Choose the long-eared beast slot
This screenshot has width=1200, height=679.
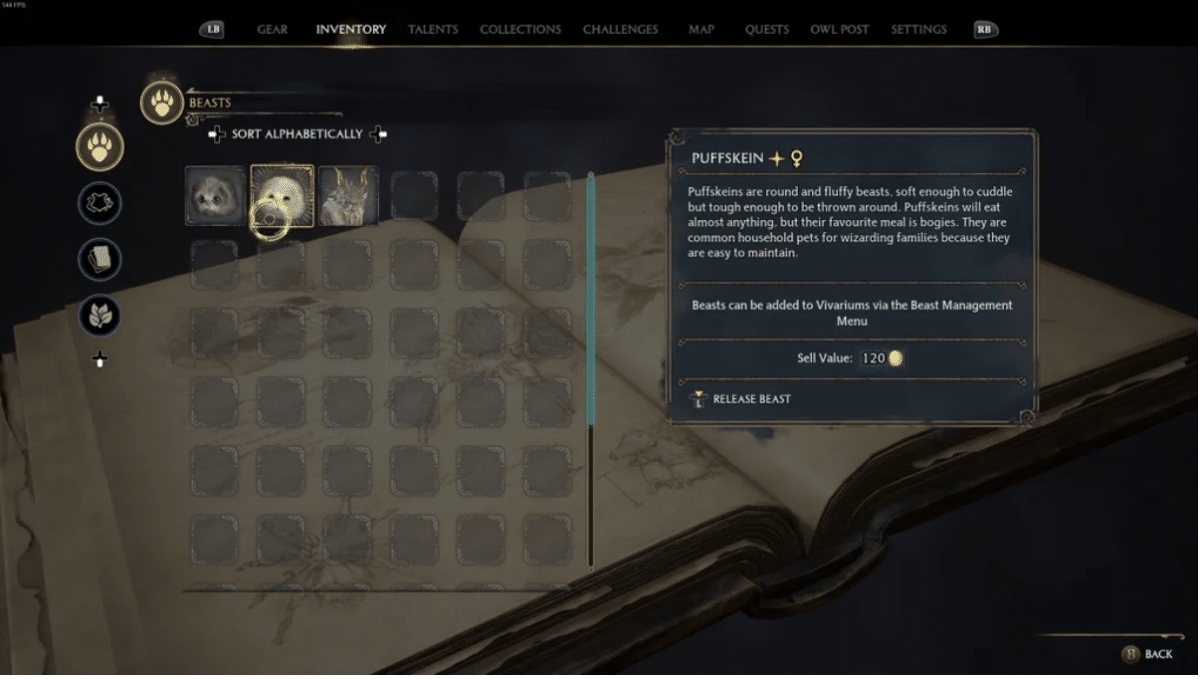[x=348, y=196]
